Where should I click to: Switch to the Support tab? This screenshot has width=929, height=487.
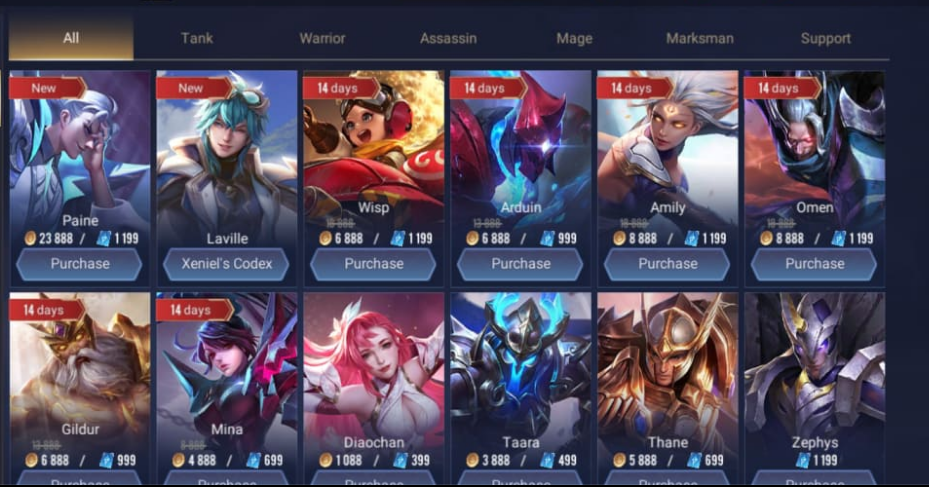click(826, 39)
